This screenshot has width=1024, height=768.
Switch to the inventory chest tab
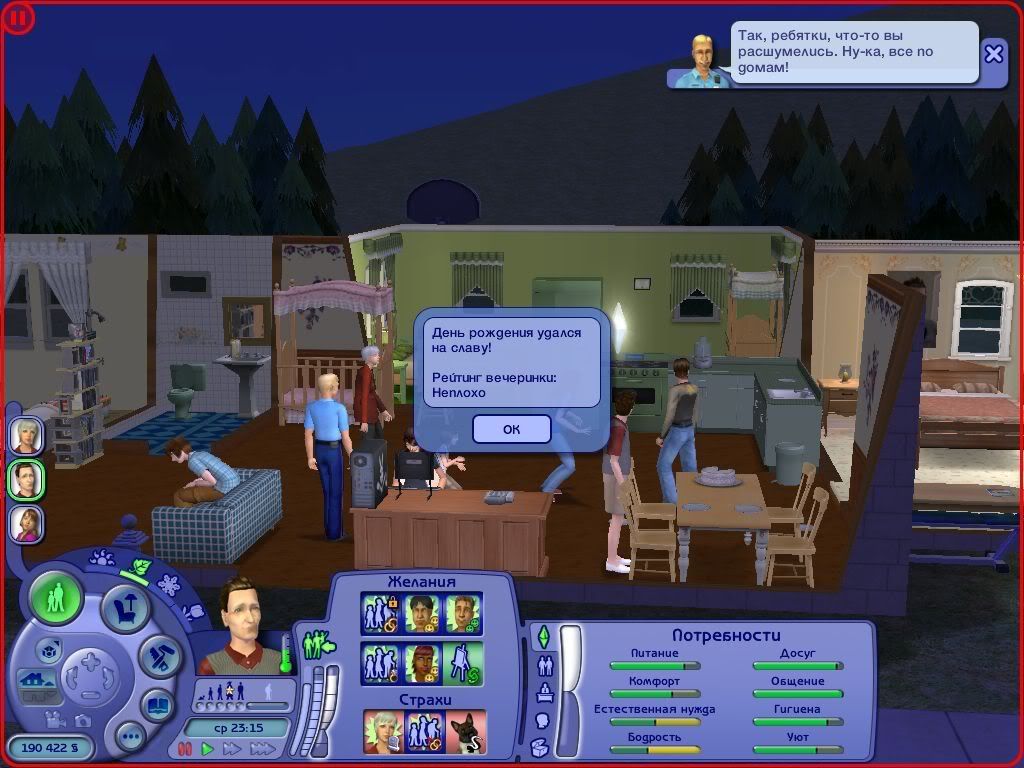click(x=541, y=746)
